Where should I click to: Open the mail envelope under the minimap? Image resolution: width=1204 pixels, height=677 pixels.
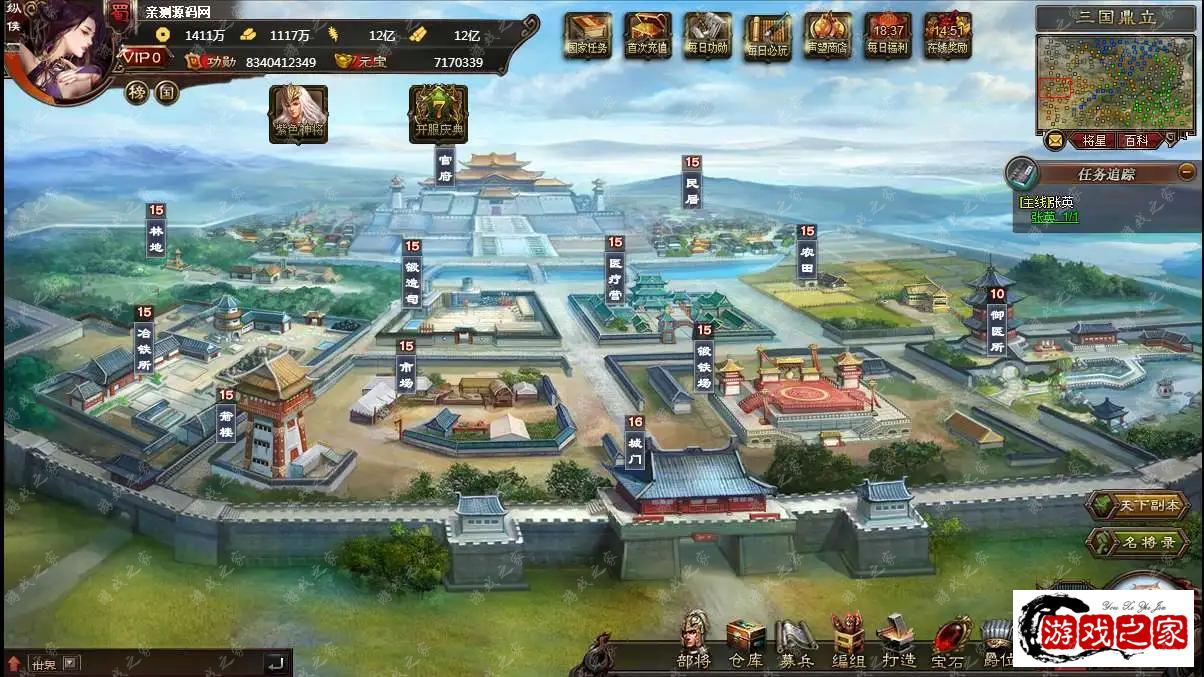pos(1055,141)
